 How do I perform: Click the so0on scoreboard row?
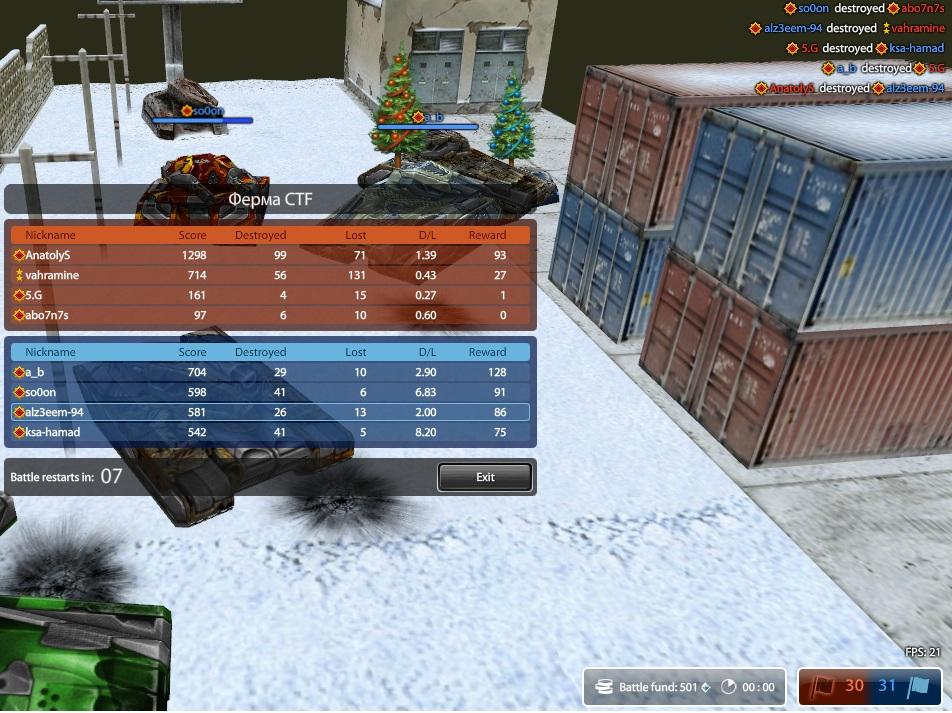[x=270, y=392]
